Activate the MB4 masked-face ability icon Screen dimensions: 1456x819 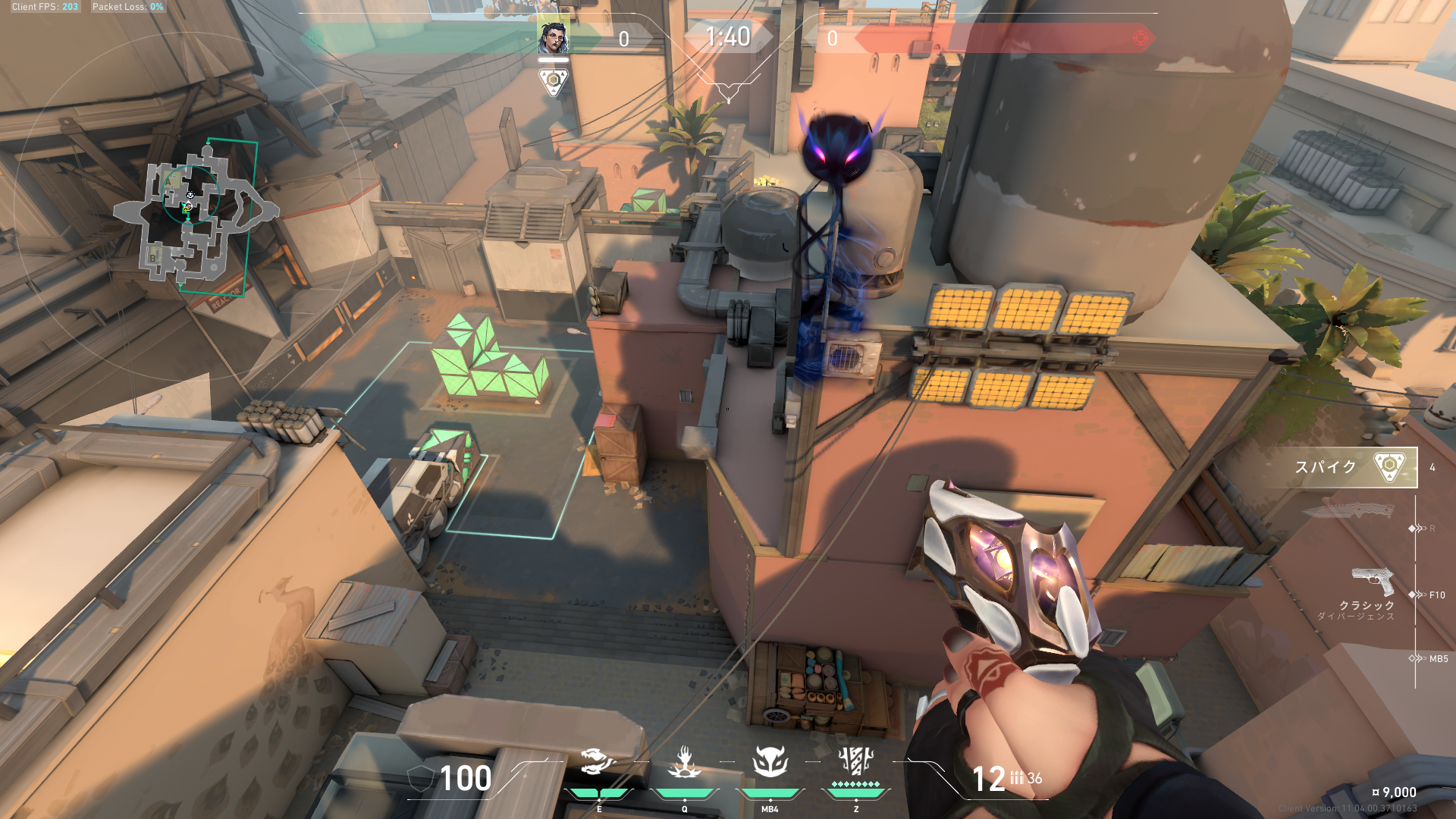(770, 762)
